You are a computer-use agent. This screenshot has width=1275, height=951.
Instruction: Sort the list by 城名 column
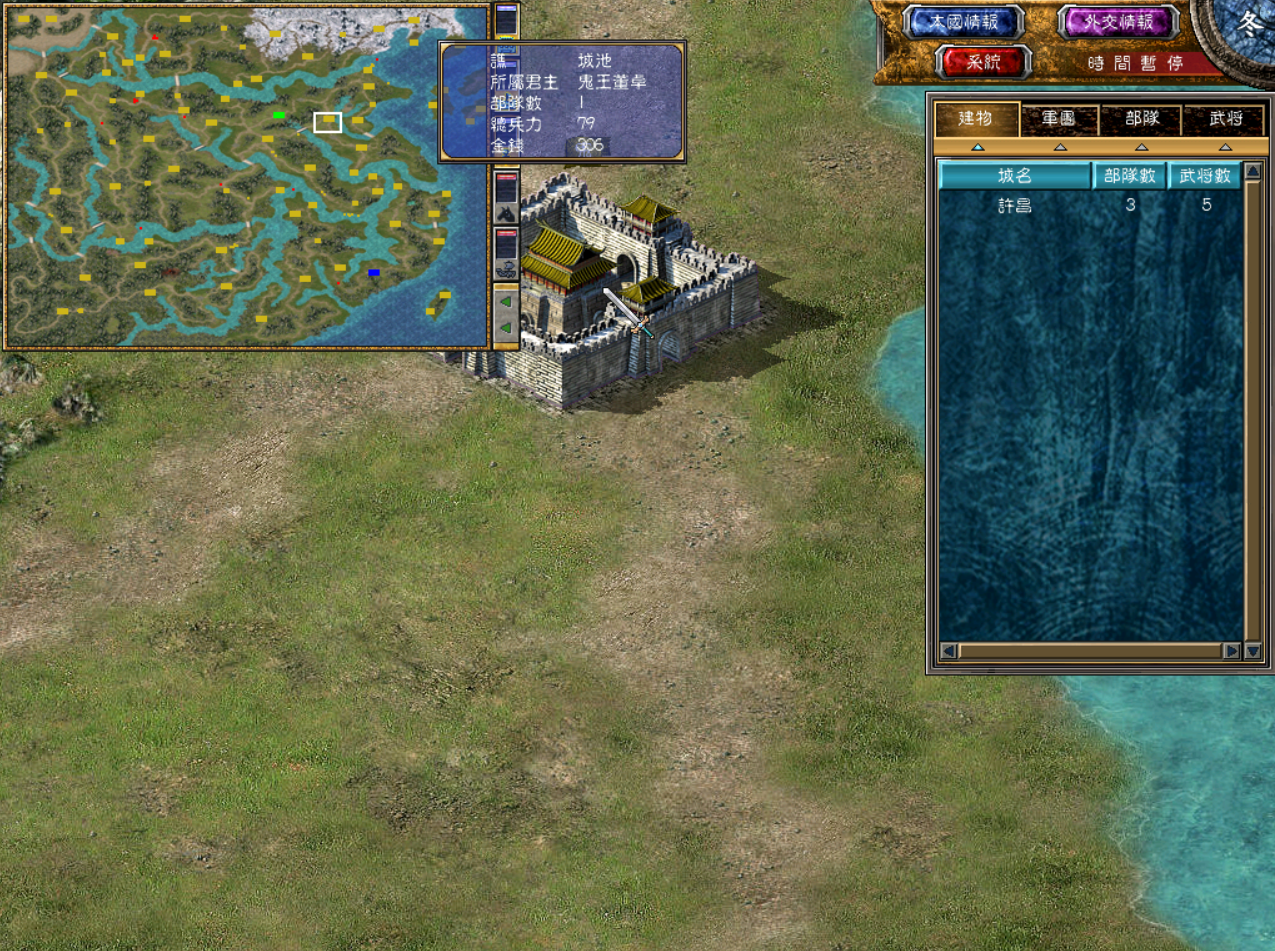(x=1014, y=176)
